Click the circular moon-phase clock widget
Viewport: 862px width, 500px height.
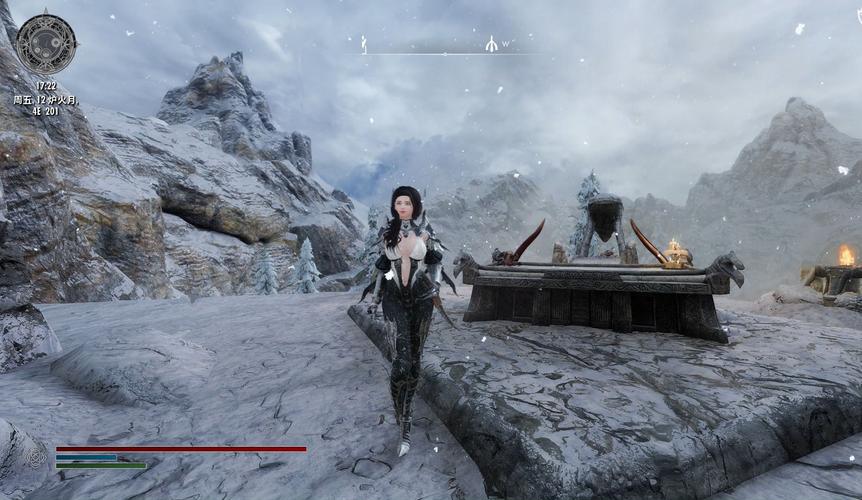click(46, 43)
